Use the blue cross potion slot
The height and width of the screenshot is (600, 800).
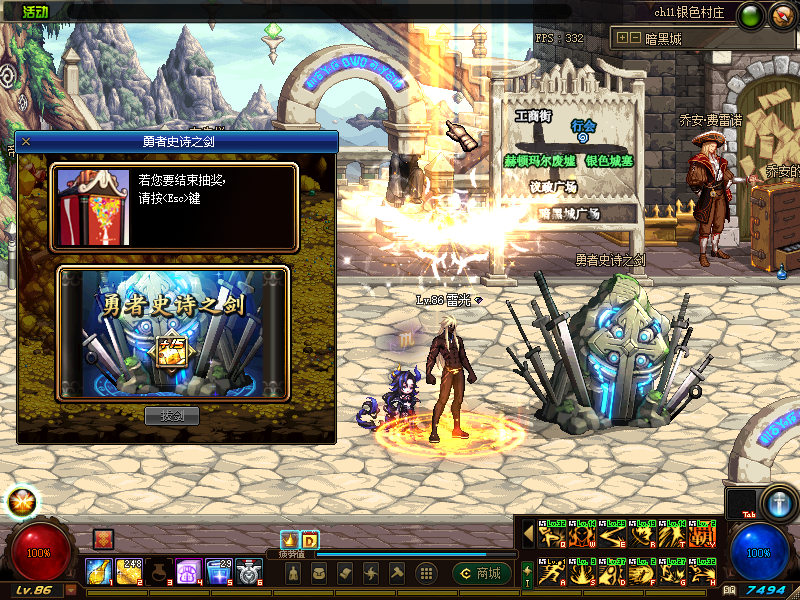click(x=218, y=572)
